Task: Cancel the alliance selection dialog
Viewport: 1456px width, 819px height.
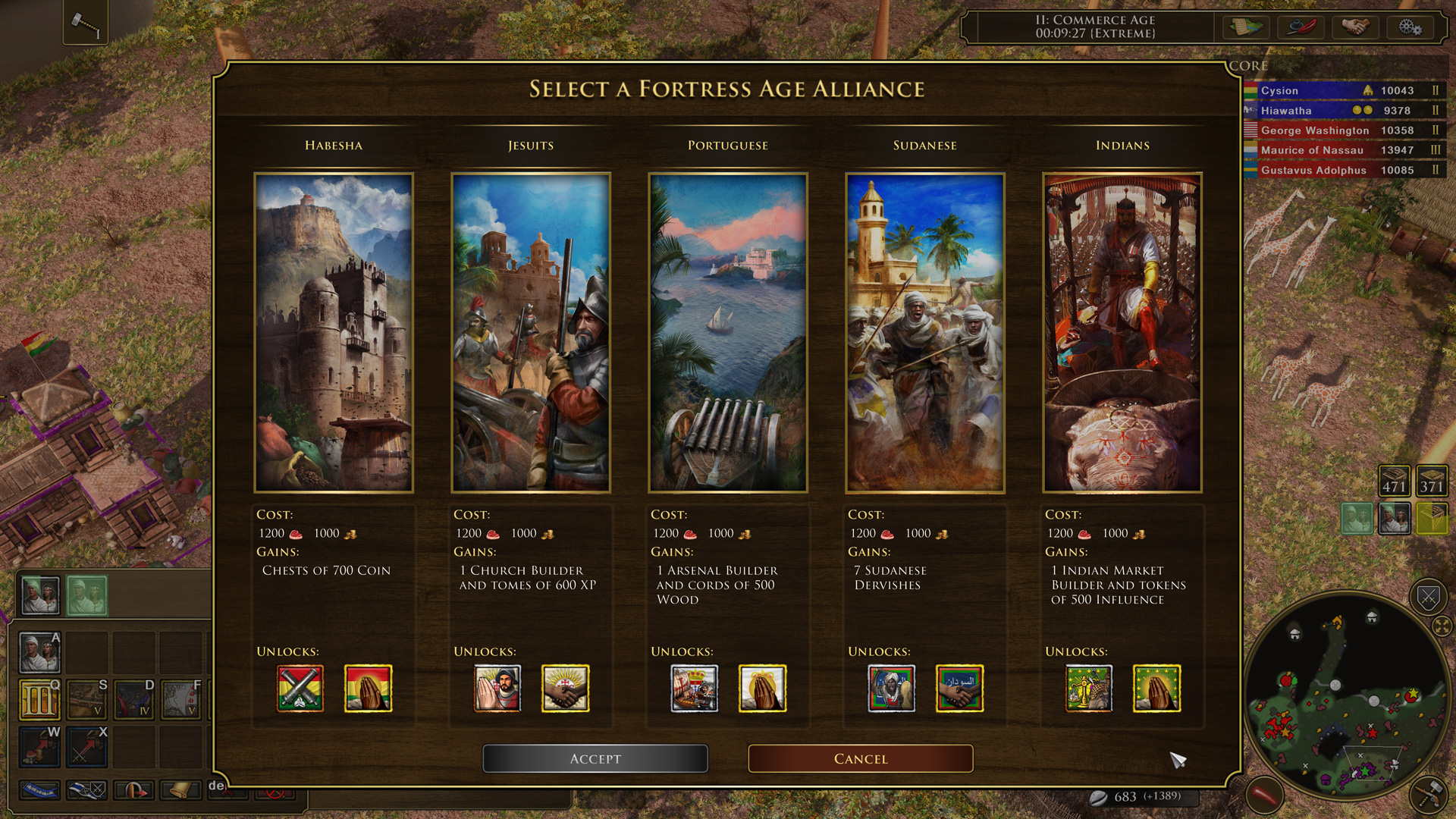Action: 860,758
